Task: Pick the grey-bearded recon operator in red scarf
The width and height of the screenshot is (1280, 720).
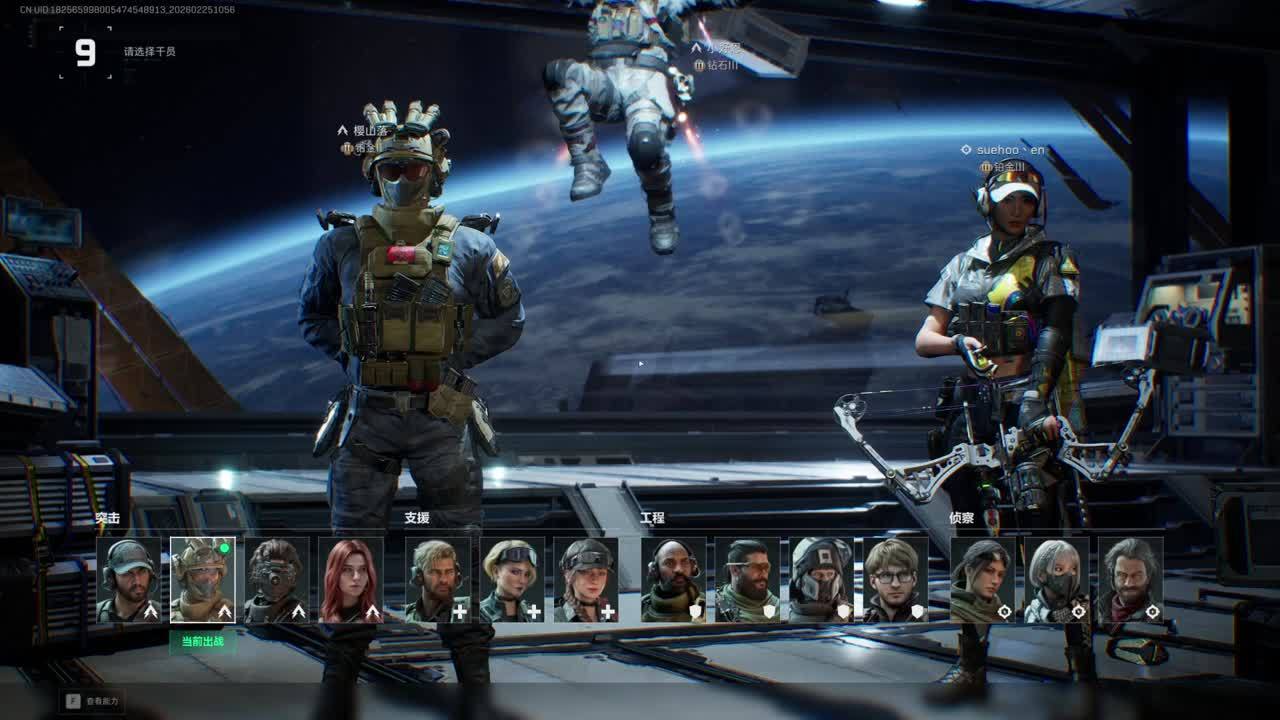Action: point(1131,580)
